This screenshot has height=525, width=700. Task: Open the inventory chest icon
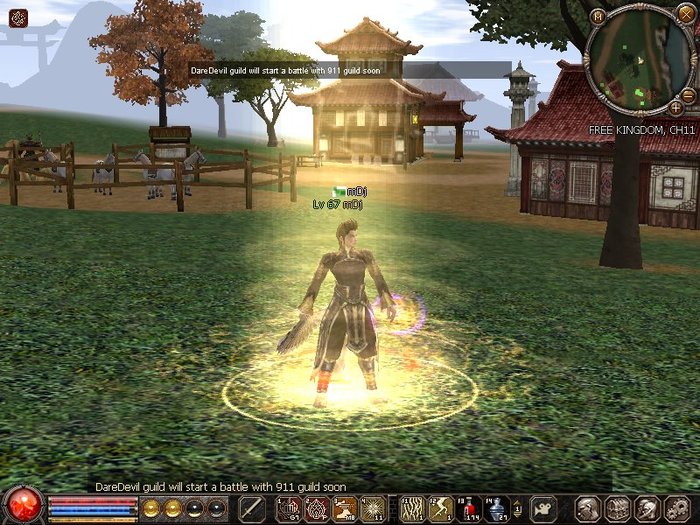click(x=617, y=507)
